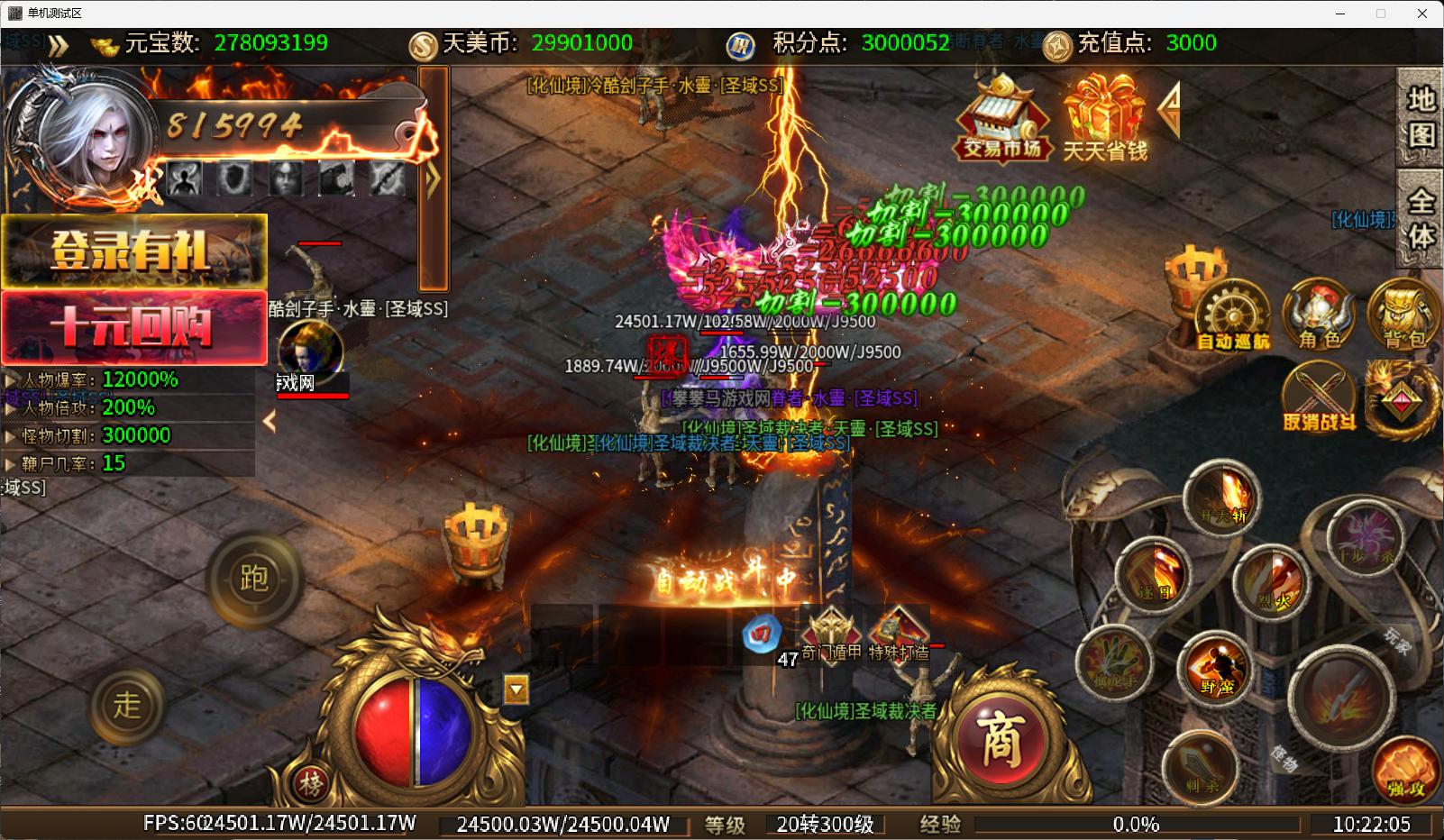The image size is (1444, 840).
Task: Toggle 自动巡航 auto-cruise
Action: click(1232, 315)
